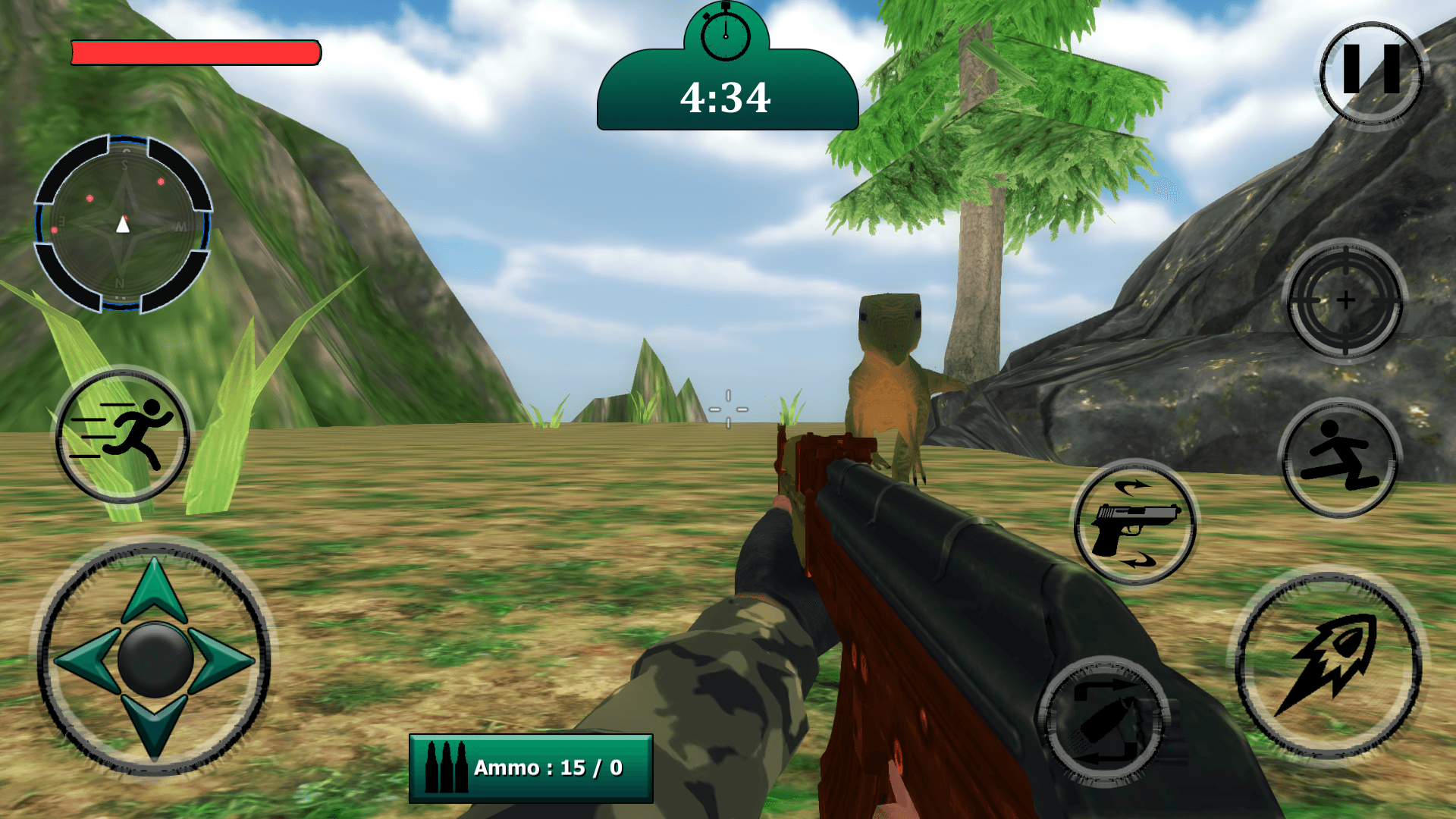The image size is (1456, 819).
Task: Move backward with the joystick down arrow
Action: pos(155,723)
